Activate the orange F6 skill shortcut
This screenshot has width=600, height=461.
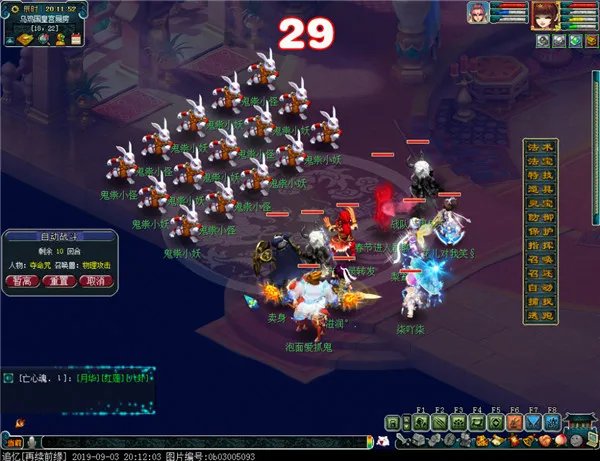click(x=514, y=423)
